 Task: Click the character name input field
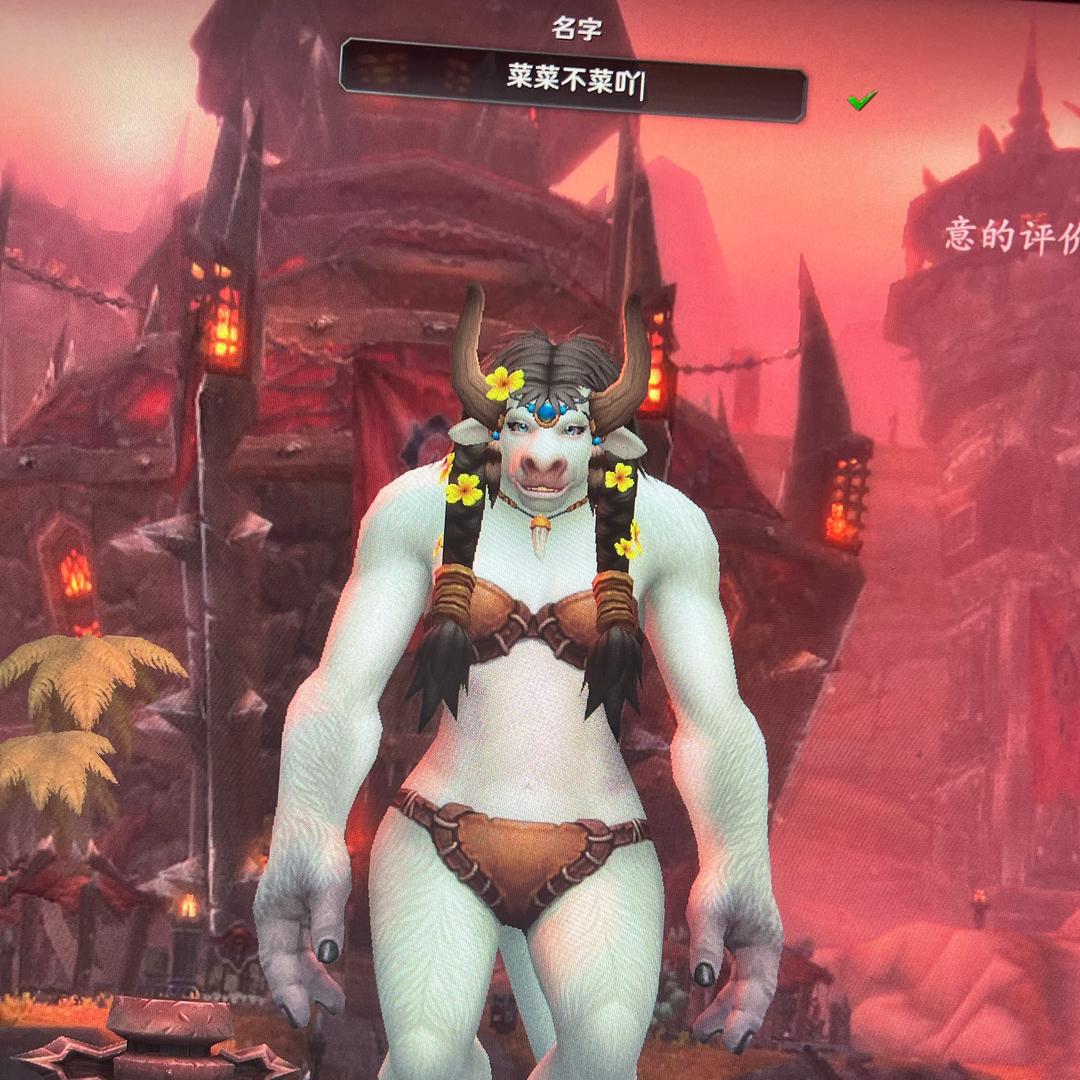[x=573, y=81]
